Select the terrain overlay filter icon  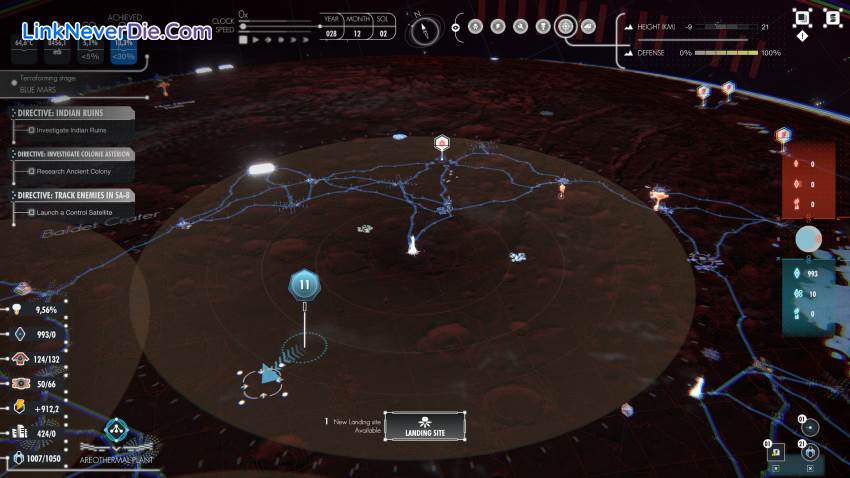(587, 26)
